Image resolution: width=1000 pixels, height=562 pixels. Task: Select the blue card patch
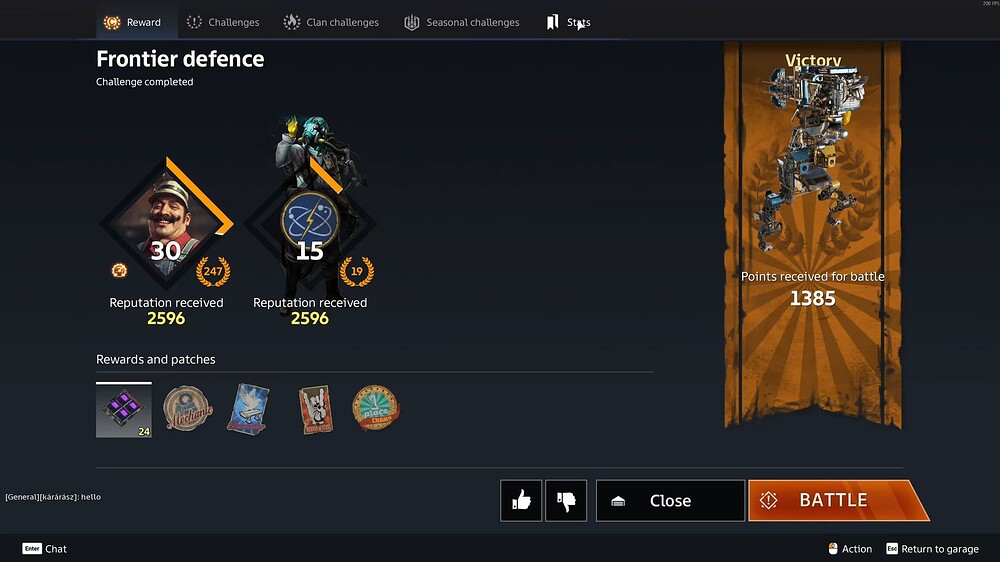[x=248, y=409]
